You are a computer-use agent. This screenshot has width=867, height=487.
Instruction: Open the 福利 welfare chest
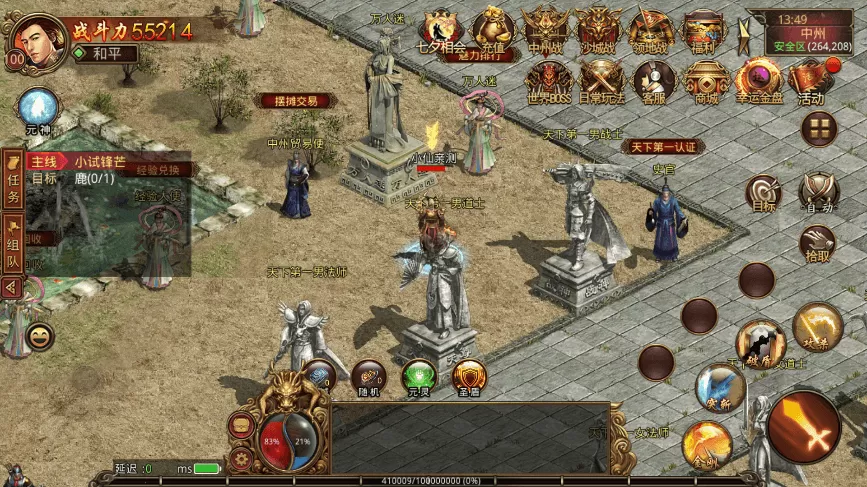pos(704,28)
